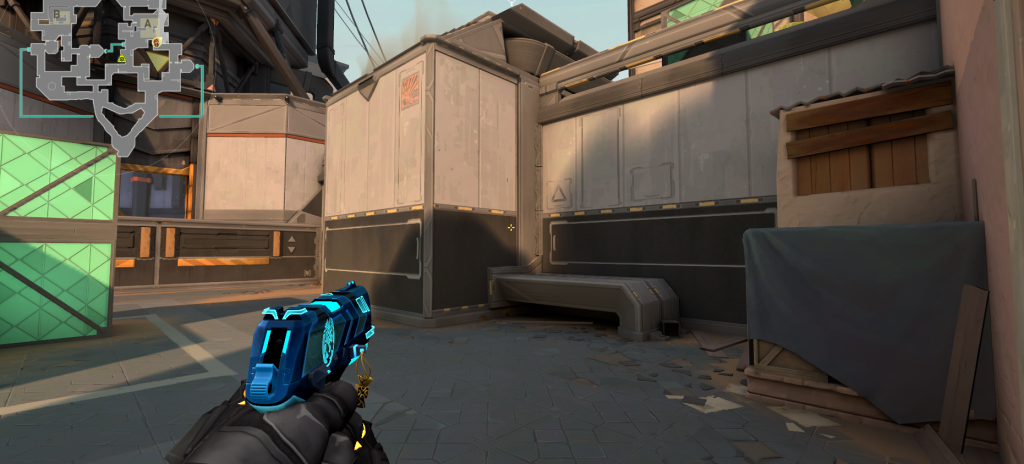Click the yellow spike icon on minimap
Image resolution: width=1024 pixels, height=464 pixels.
point(121,57)
